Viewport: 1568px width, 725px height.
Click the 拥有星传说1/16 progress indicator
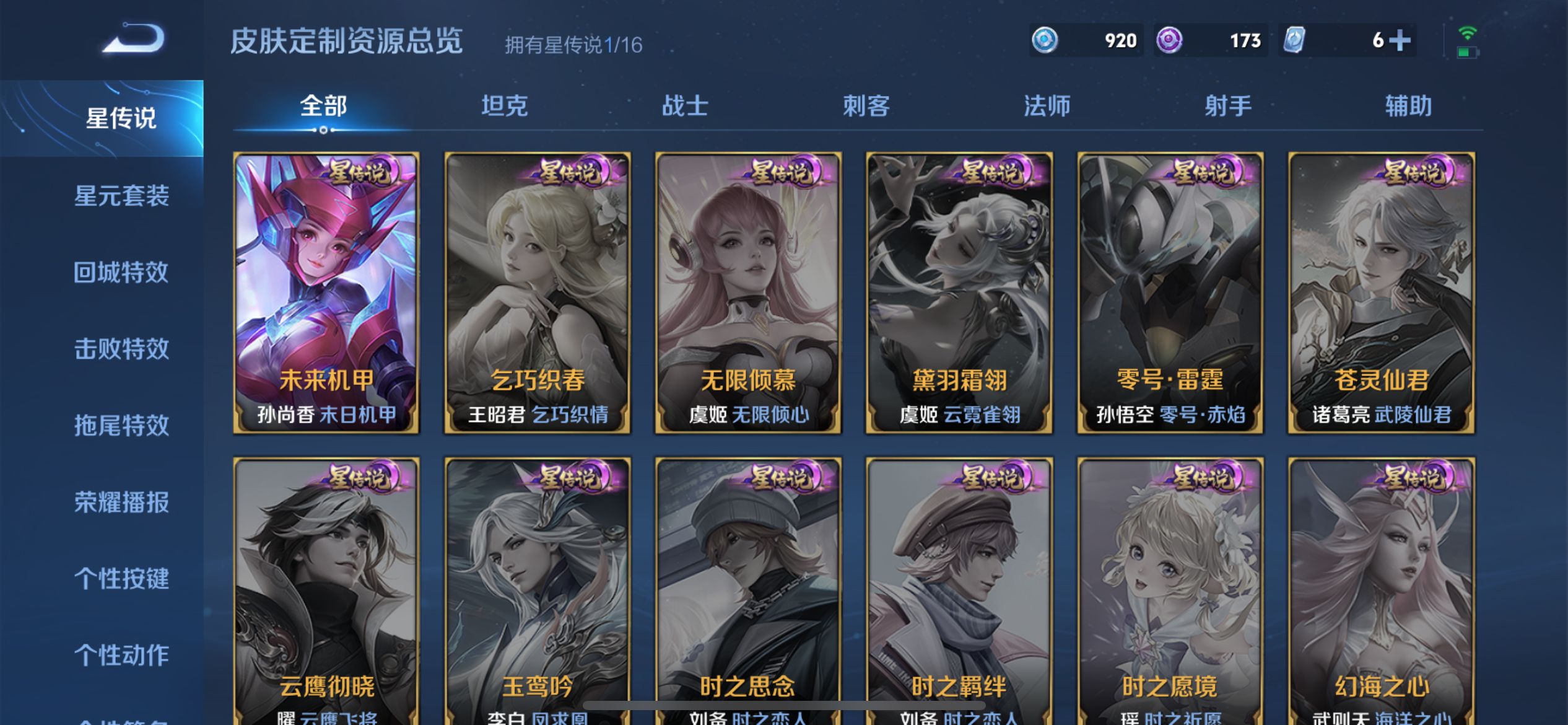point(573,43)
